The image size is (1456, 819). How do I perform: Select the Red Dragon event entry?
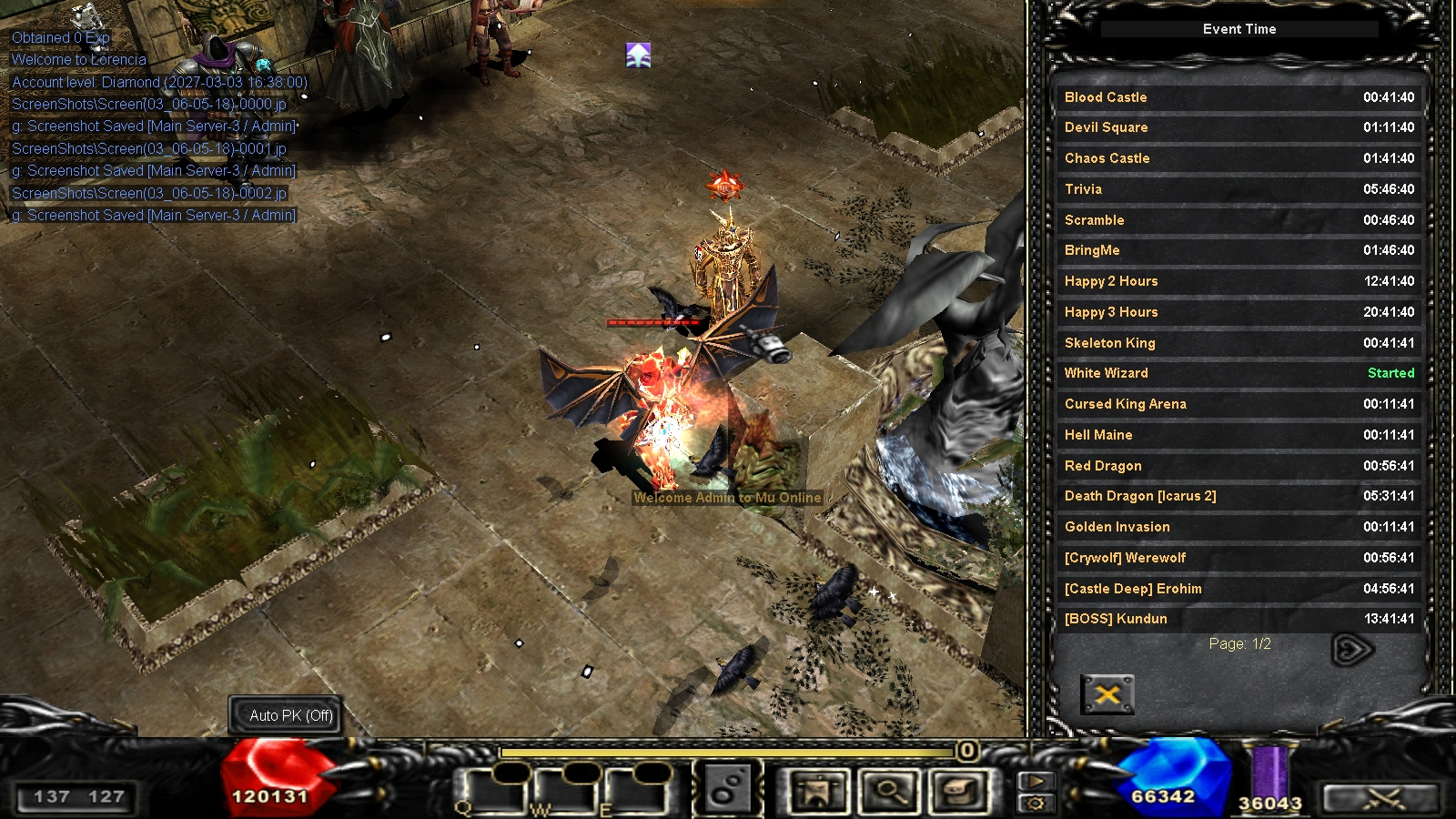click(x=1239, y=466)
